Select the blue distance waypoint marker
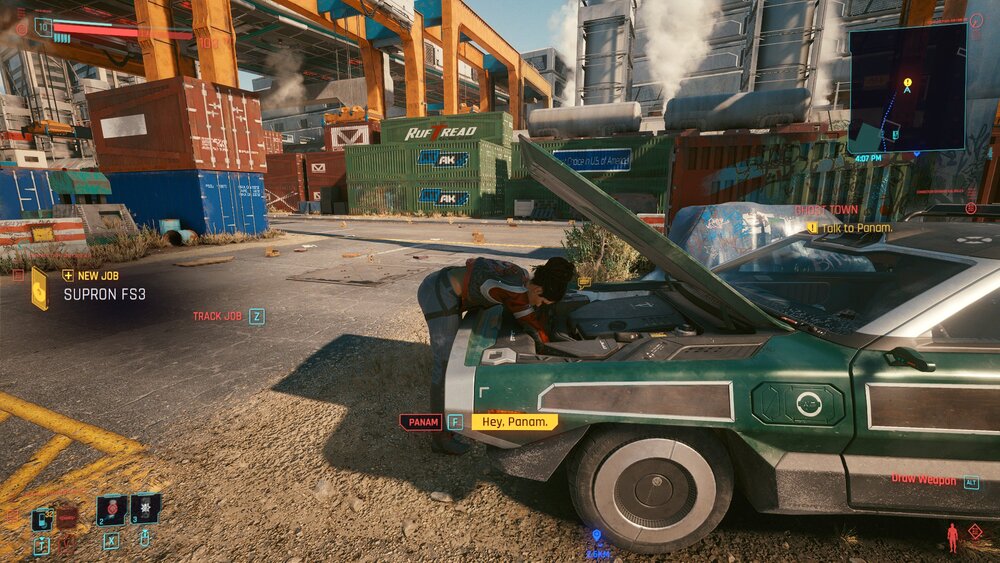 point(597,535)
